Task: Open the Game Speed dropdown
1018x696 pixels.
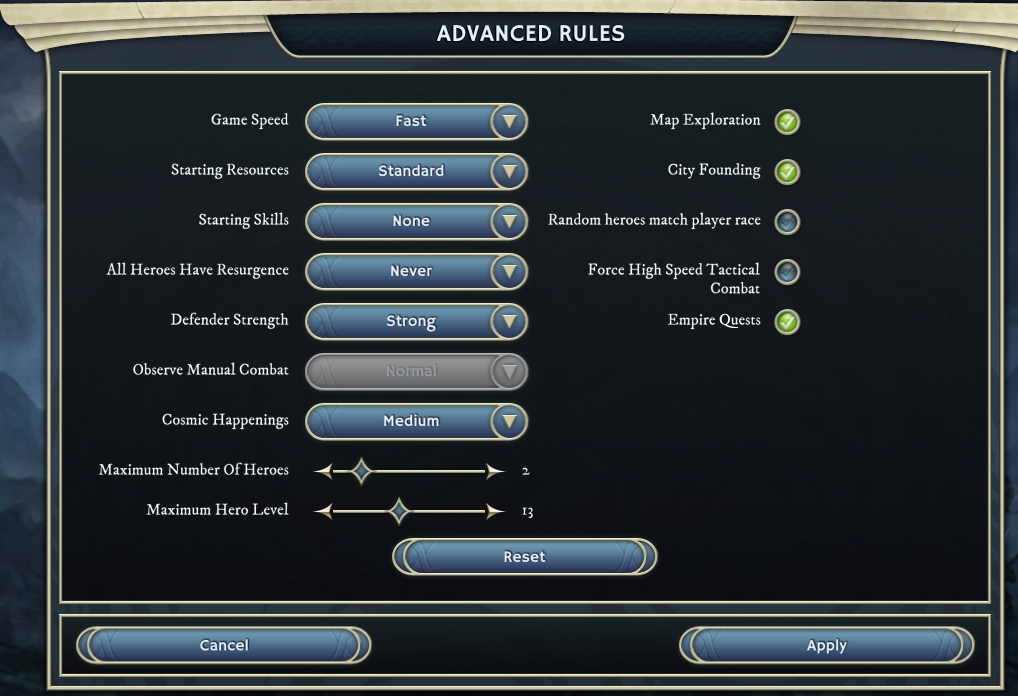Action: click(x=415, y=121)
